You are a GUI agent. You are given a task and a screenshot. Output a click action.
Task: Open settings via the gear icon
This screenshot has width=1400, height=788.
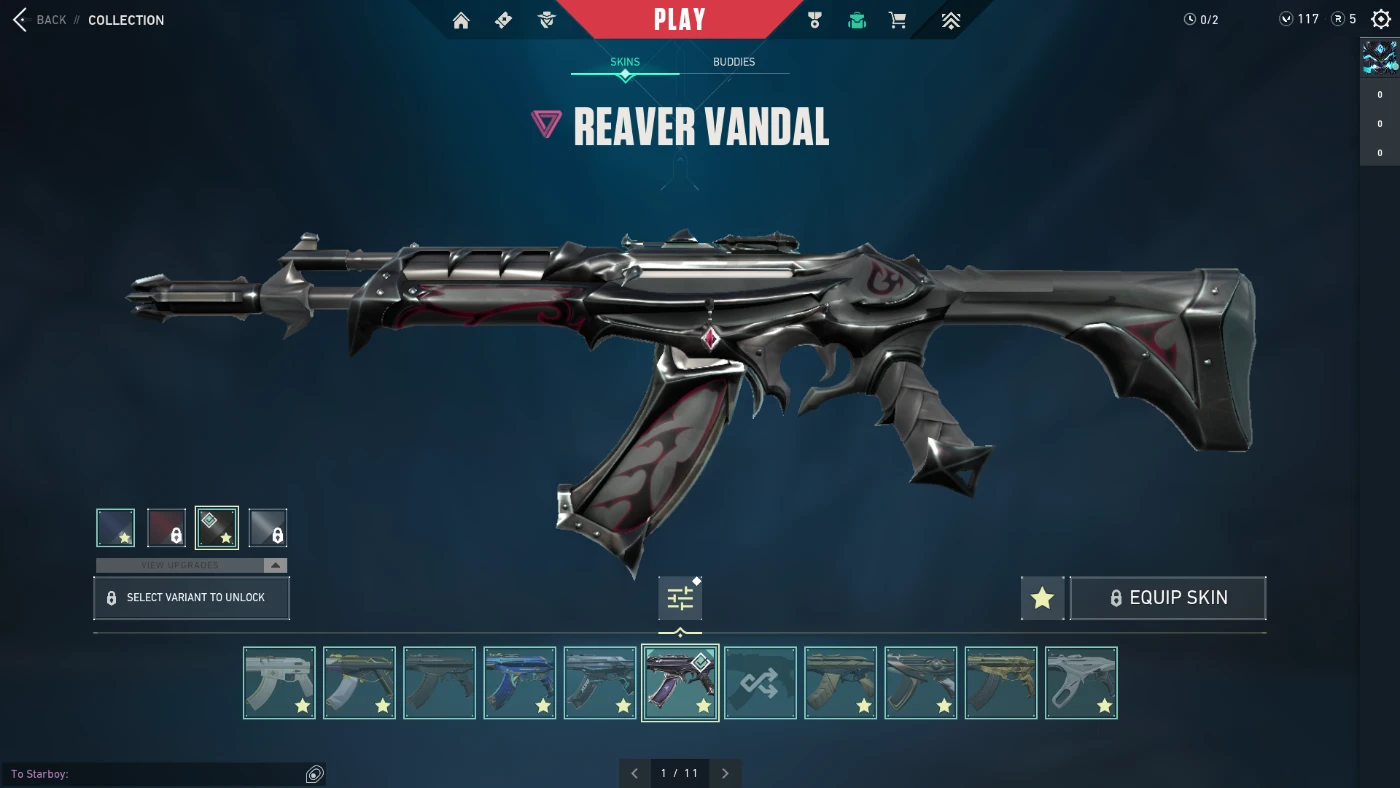click(x=1381, y=19)
